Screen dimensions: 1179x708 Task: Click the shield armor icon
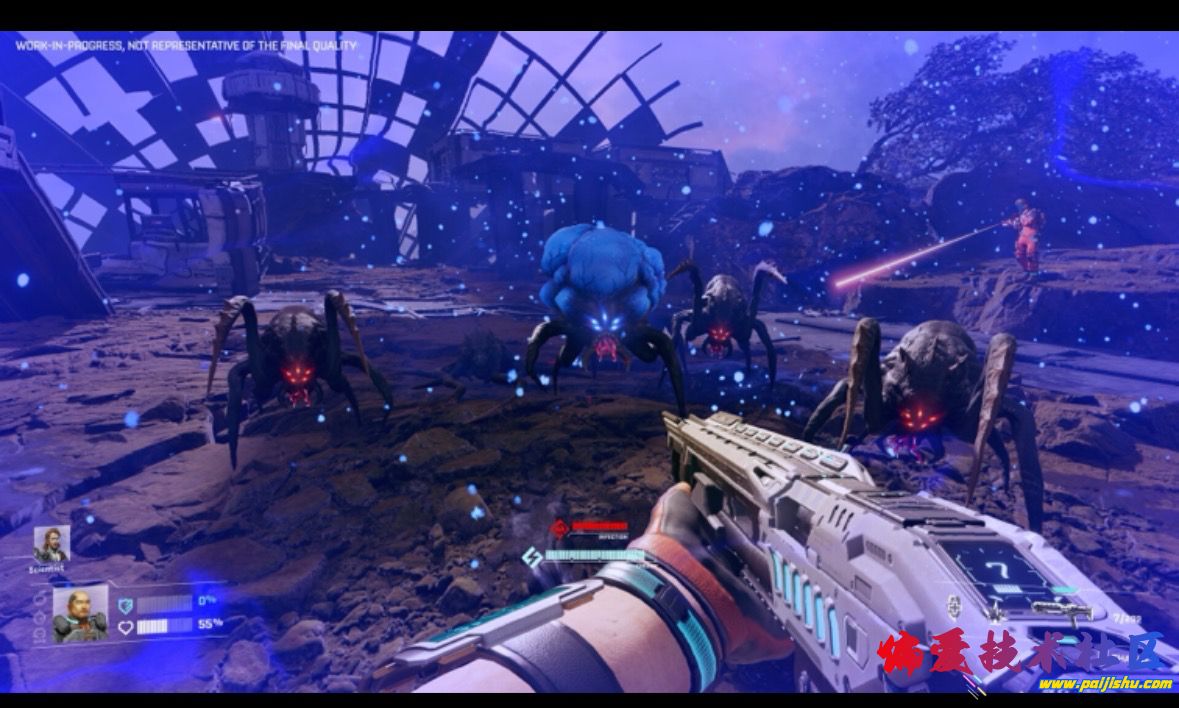point(125,605)
